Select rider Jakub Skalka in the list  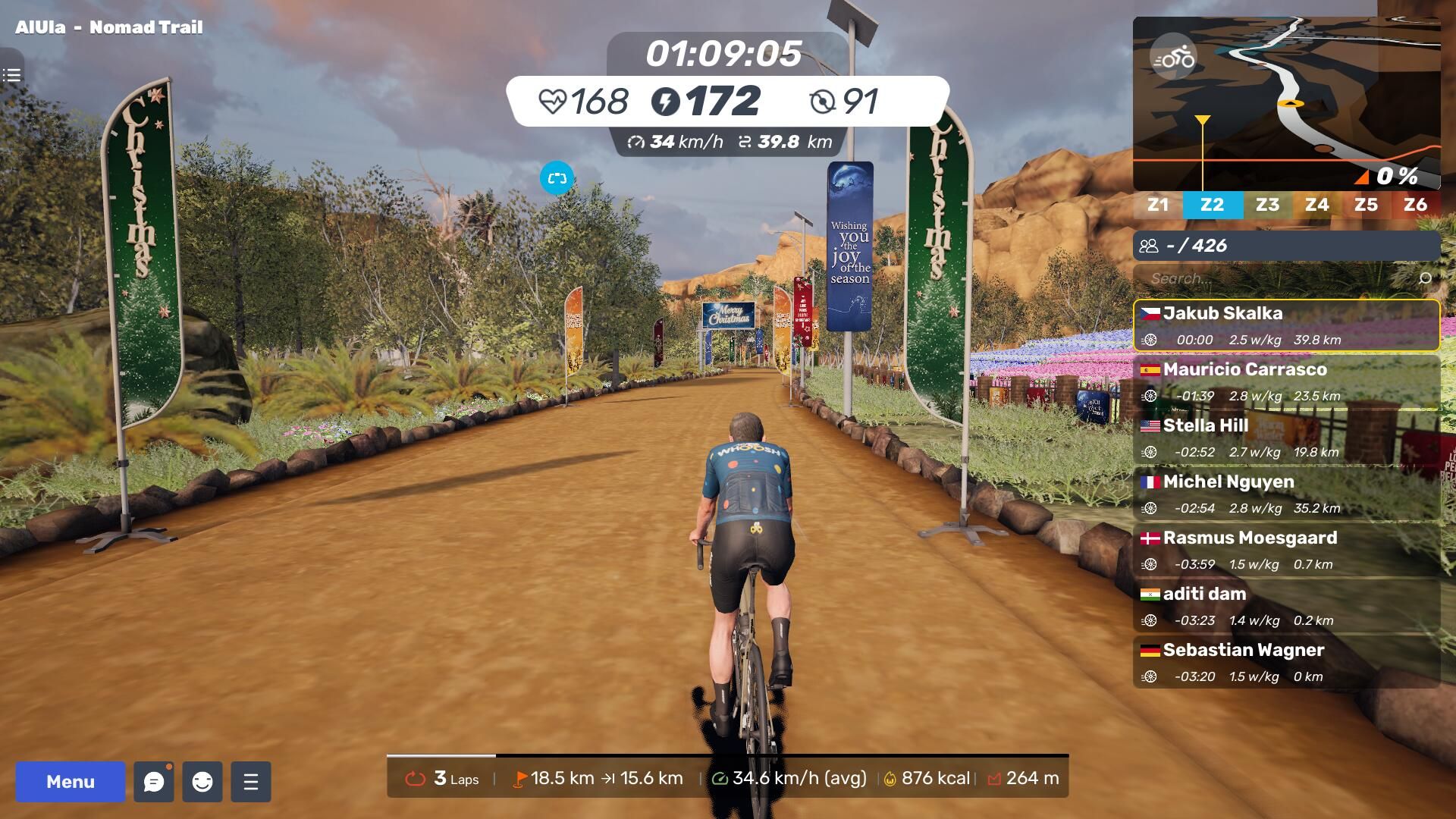pos(1286,325)
